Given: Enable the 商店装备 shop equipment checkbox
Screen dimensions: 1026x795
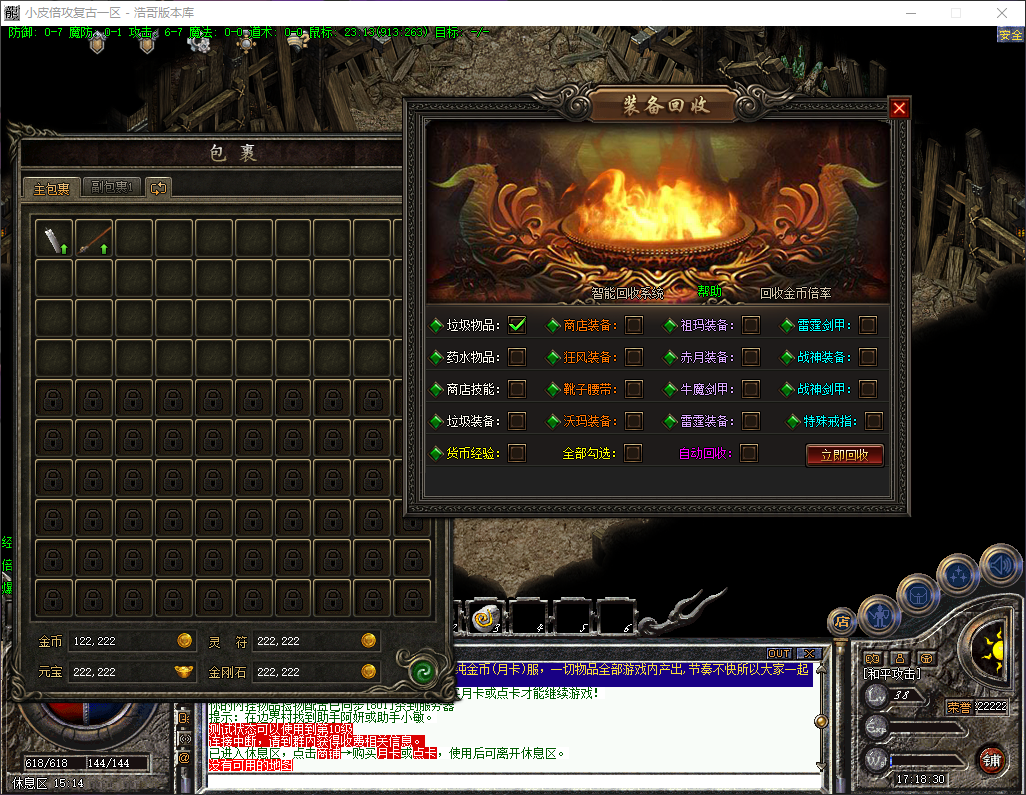Looking at the screenshot, I should pos(634,324).
